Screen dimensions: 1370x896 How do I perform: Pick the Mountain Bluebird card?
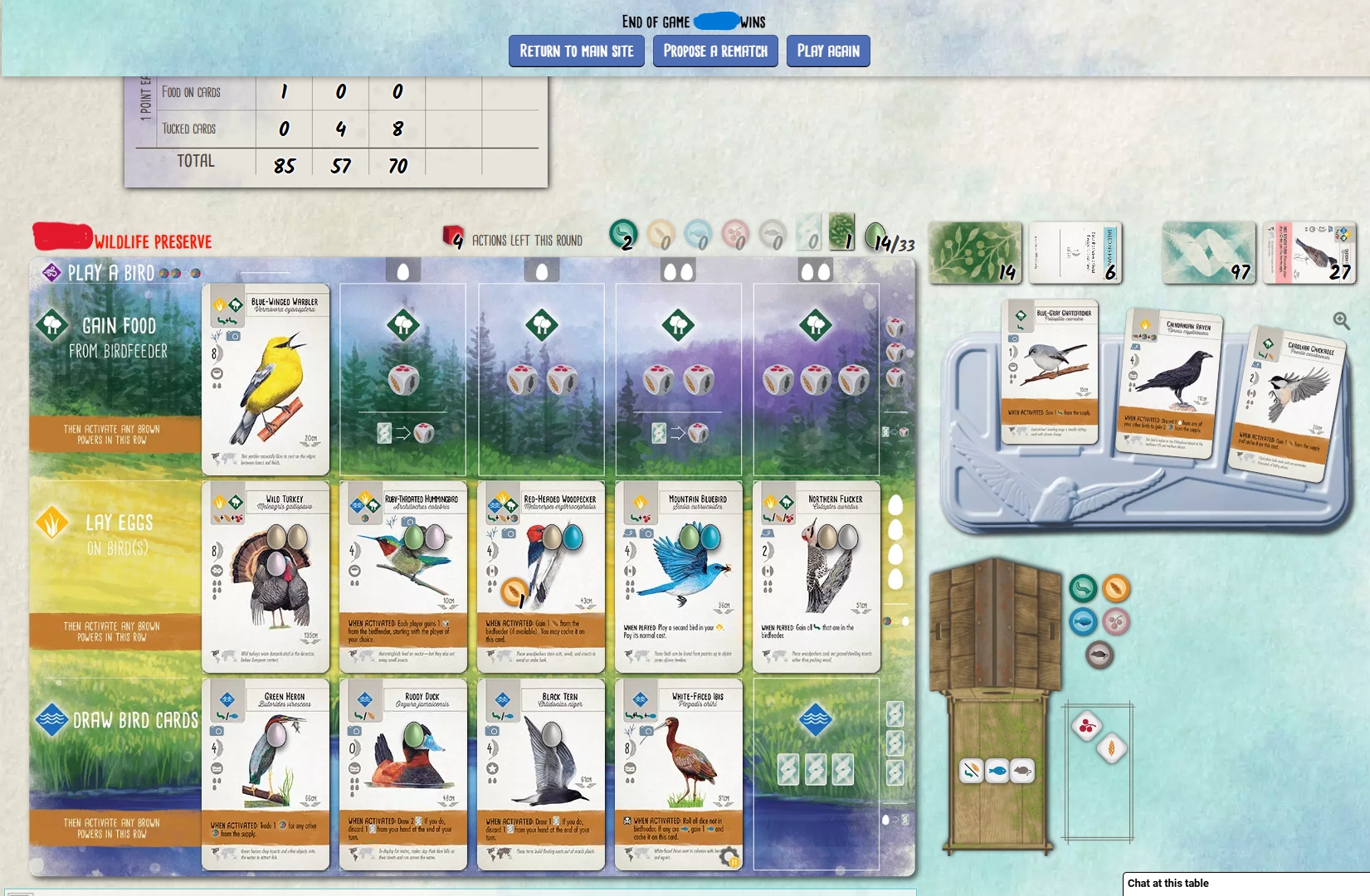(679, 577)
